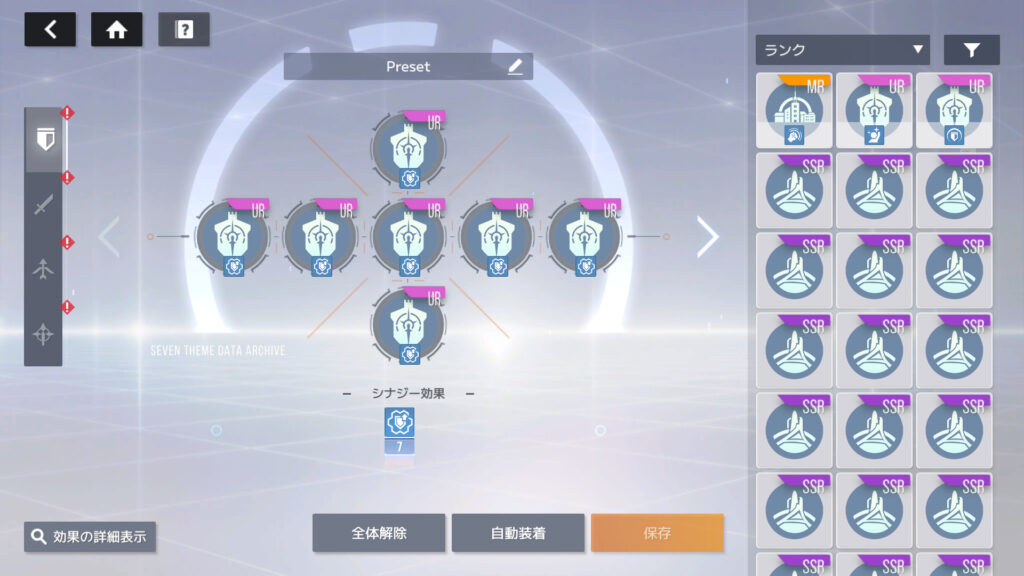Go to the next preset arrow
This screenshot has height=576, width=1024.
pos(708,237)
